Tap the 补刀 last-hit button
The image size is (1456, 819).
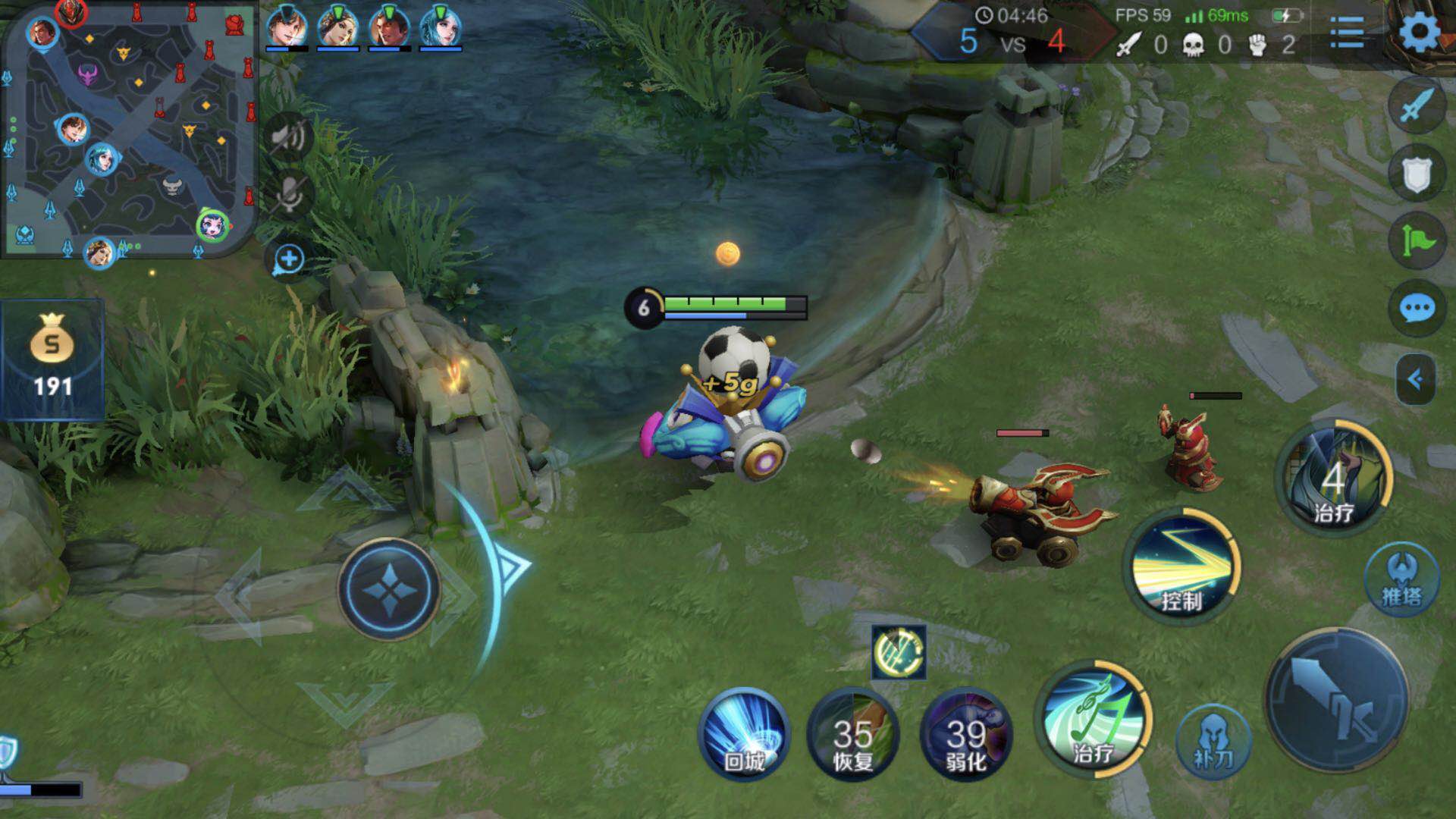click(x=1213, y=742)
